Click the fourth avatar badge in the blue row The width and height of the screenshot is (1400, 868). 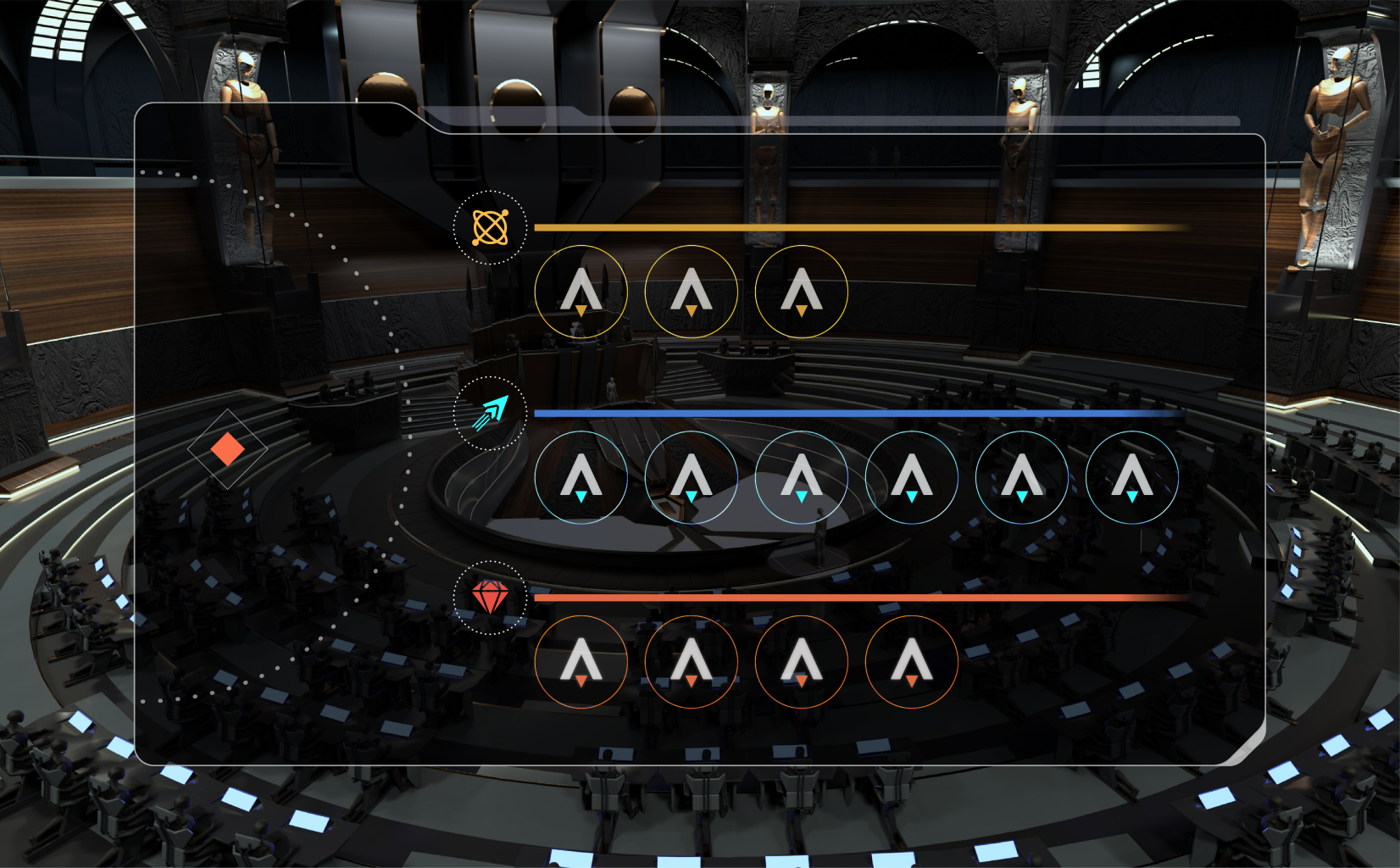tap(911, 477)
